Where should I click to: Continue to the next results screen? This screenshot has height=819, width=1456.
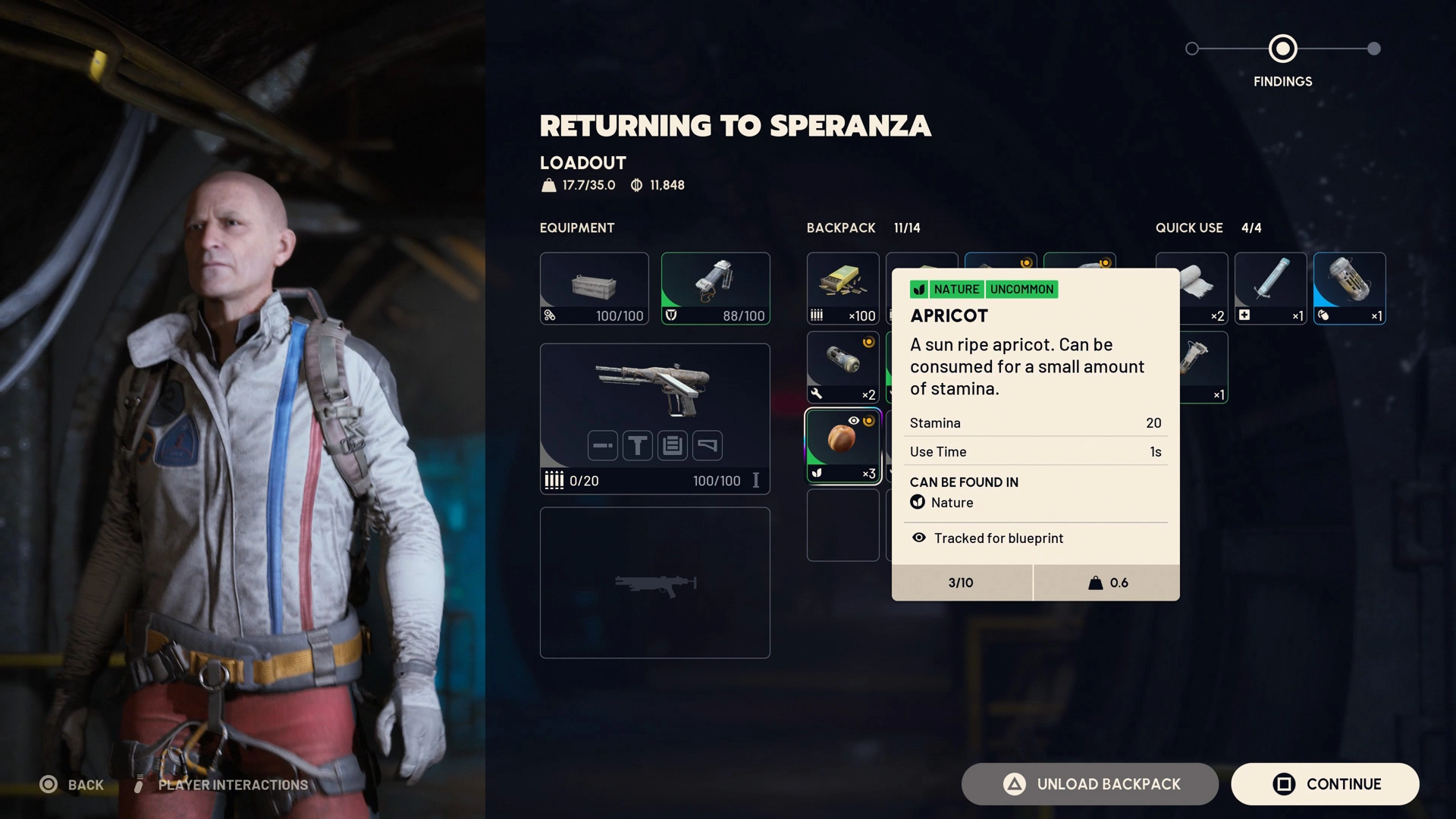[x=1325, y=784]
